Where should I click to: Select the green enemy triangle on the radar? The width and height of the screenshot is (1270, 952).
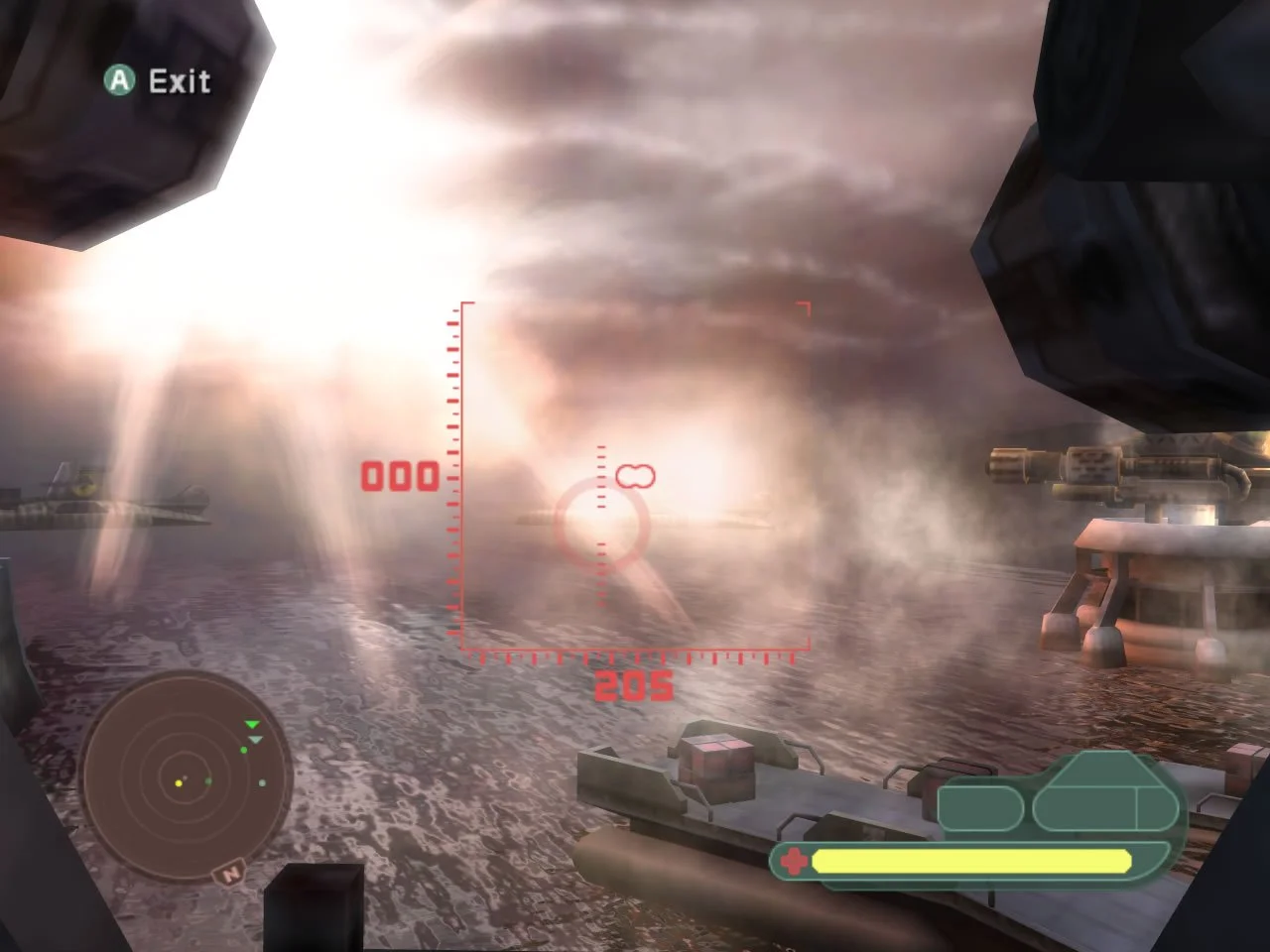(251, 725)
